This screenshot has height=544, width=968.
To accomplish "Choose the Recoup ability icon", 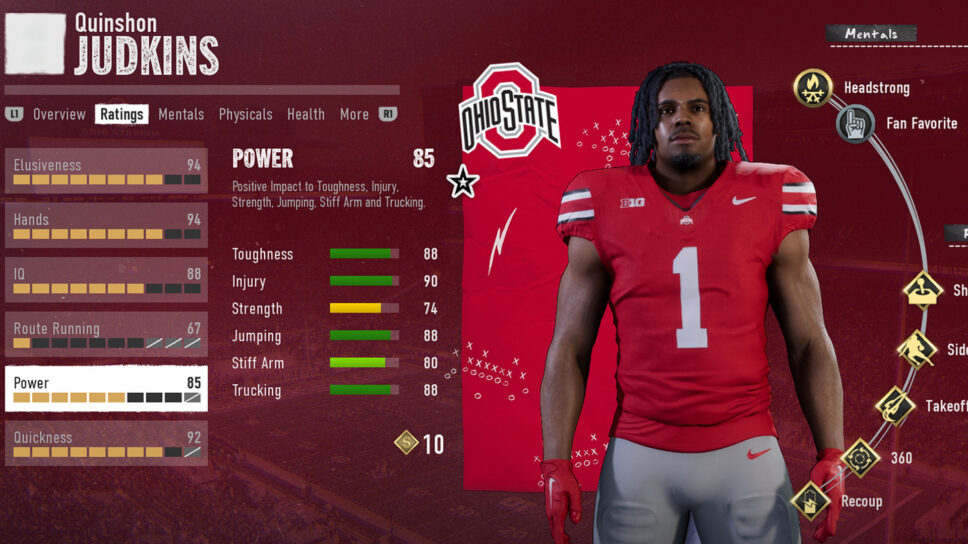I will (x=810, y=501).
